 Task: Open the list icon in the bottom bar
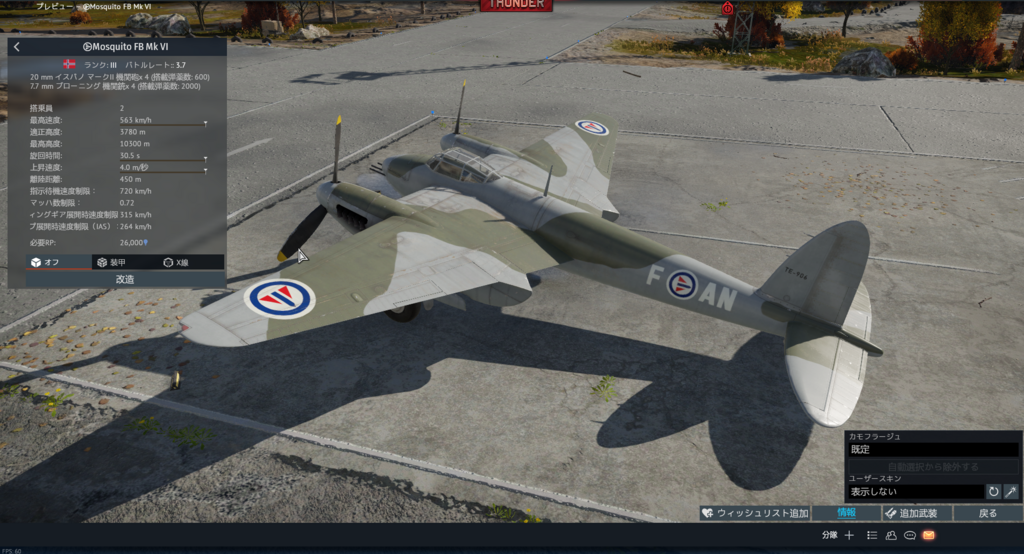pyautogui.click(x=872, y=535)
